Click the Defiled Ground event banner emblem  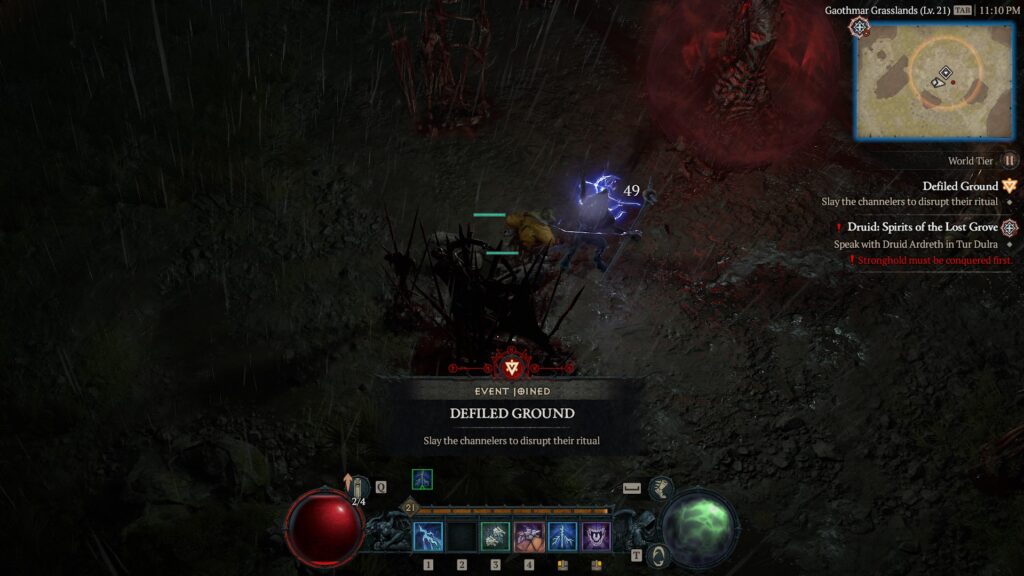coord(513,367)
